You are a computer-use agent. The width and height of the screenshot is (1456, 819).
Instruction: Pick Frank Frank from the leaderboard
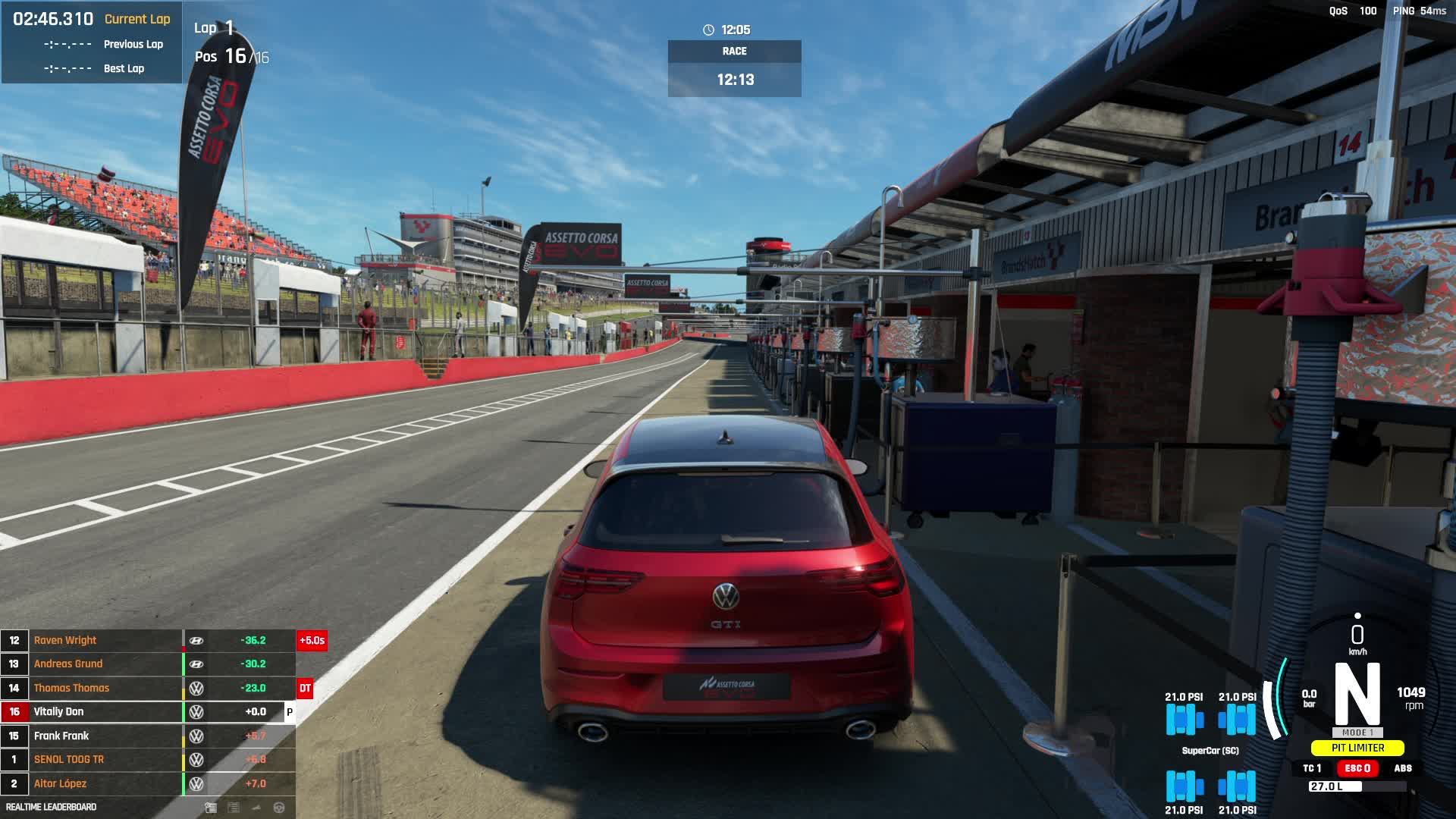coord(61,736)
